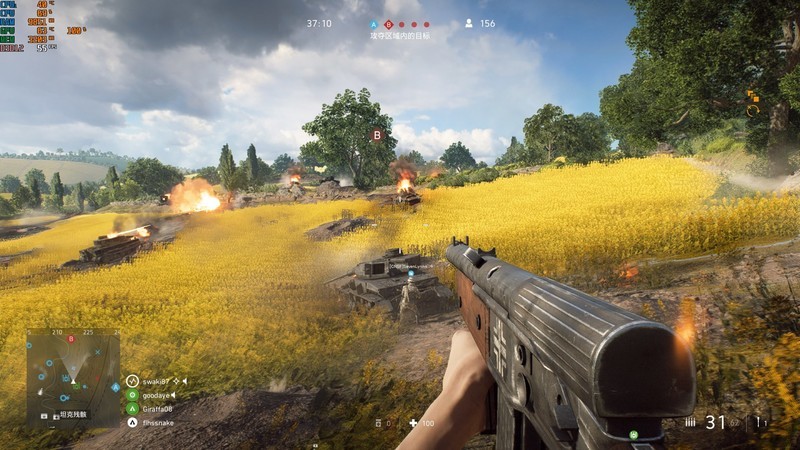Click the red B objective marker on minimap

71,339
